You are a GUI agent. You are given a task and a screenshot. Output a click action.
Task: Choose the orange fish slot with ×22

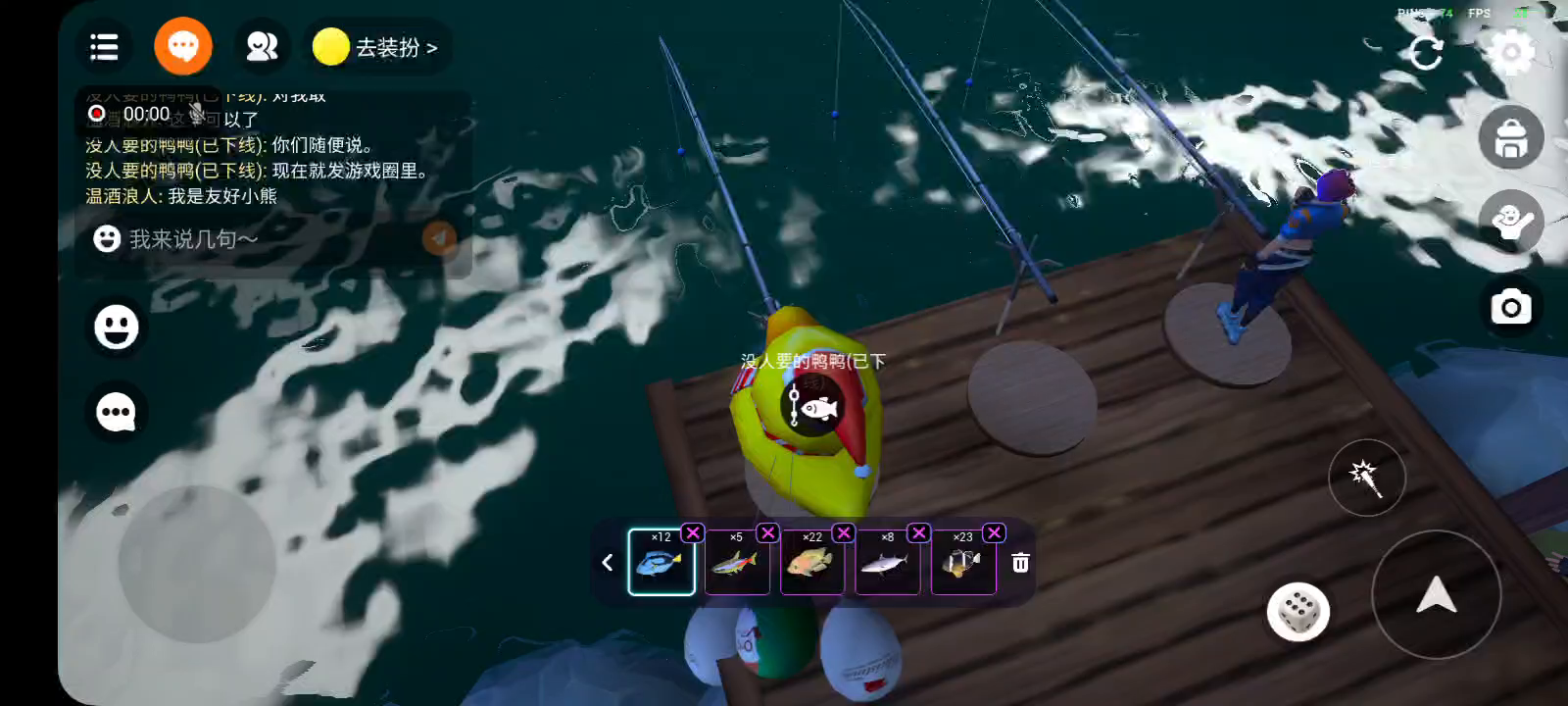coord(811,563)
